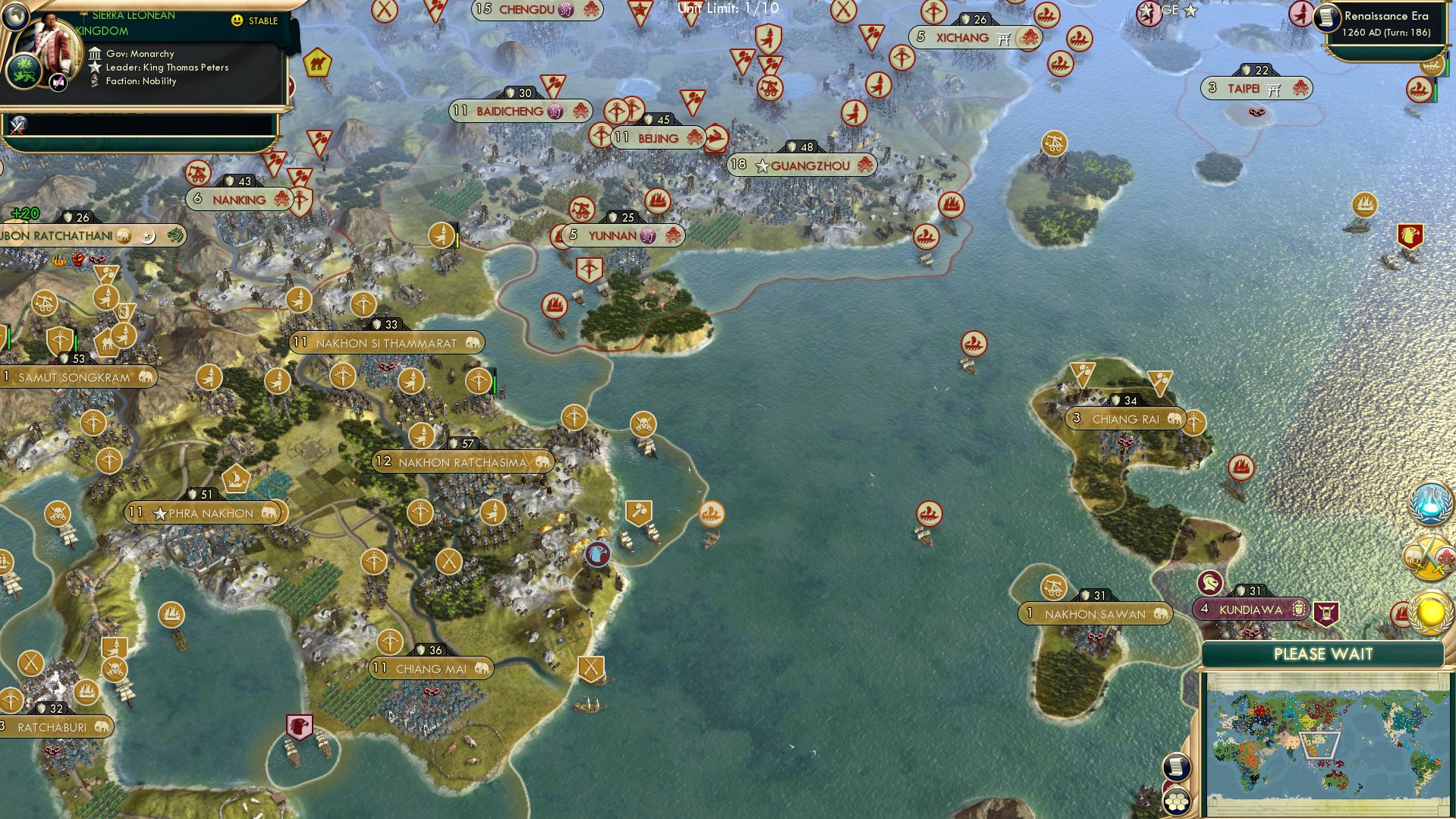1456x819 pixels.
Task: Click the capital star on Guangzhou's banner
Action: (760, 165)
